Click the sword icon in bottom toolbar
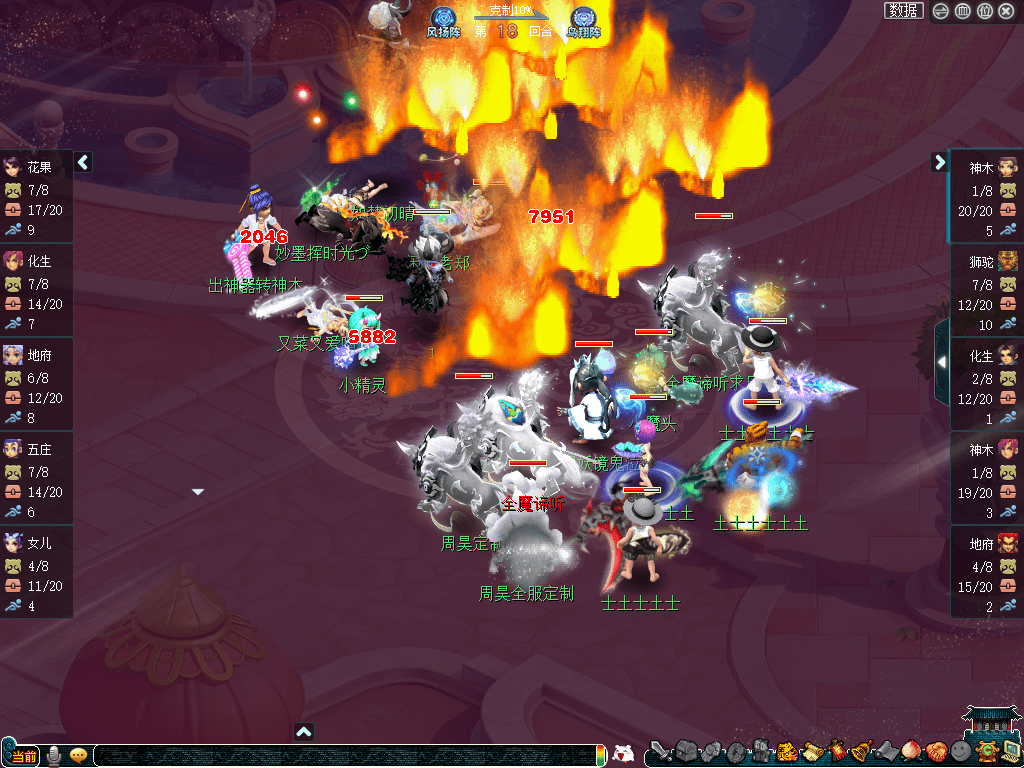This screenshot has height=768, width=1024. [x=659, y=751]
